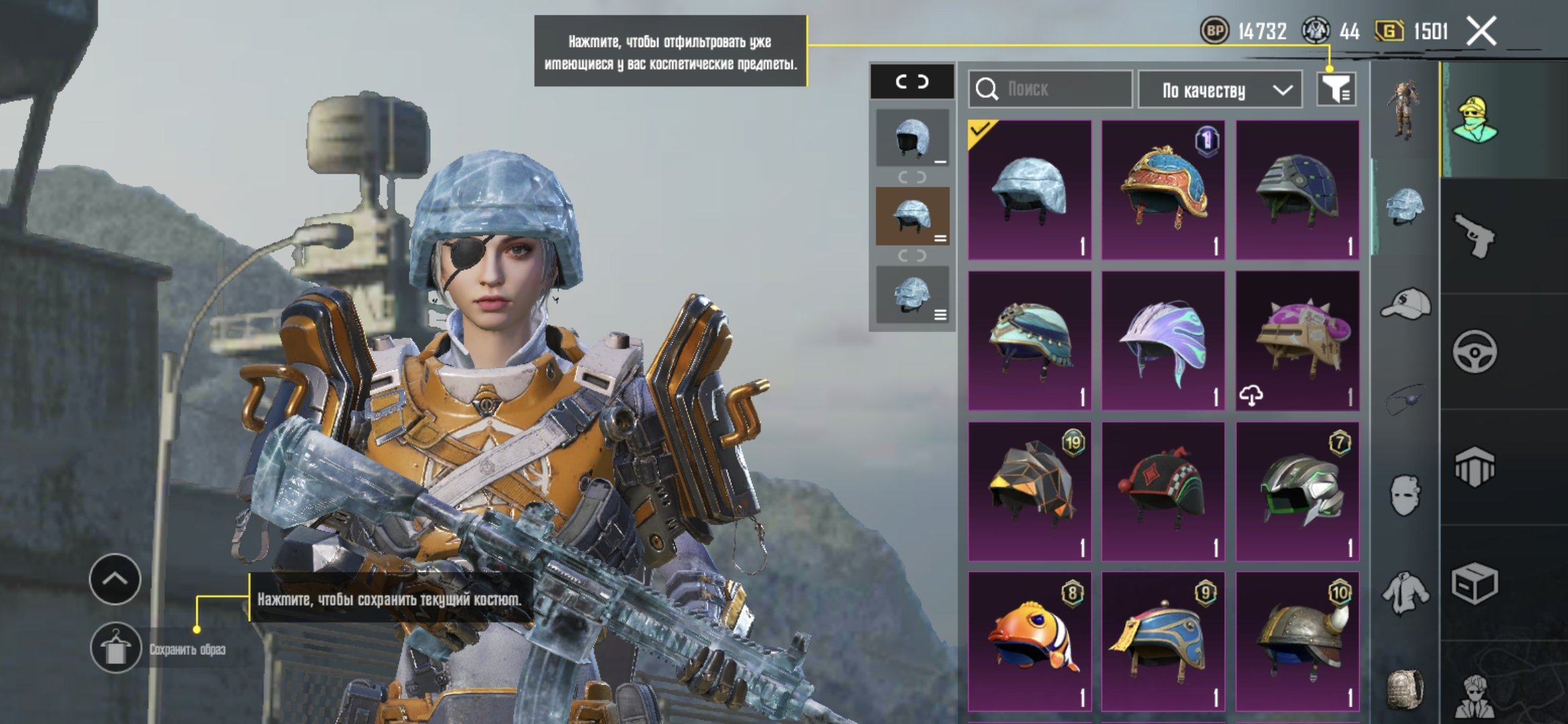Save current outfit with Сохранить образ
The height and width of the screenshot is (724, 1568).
(116, 648)
